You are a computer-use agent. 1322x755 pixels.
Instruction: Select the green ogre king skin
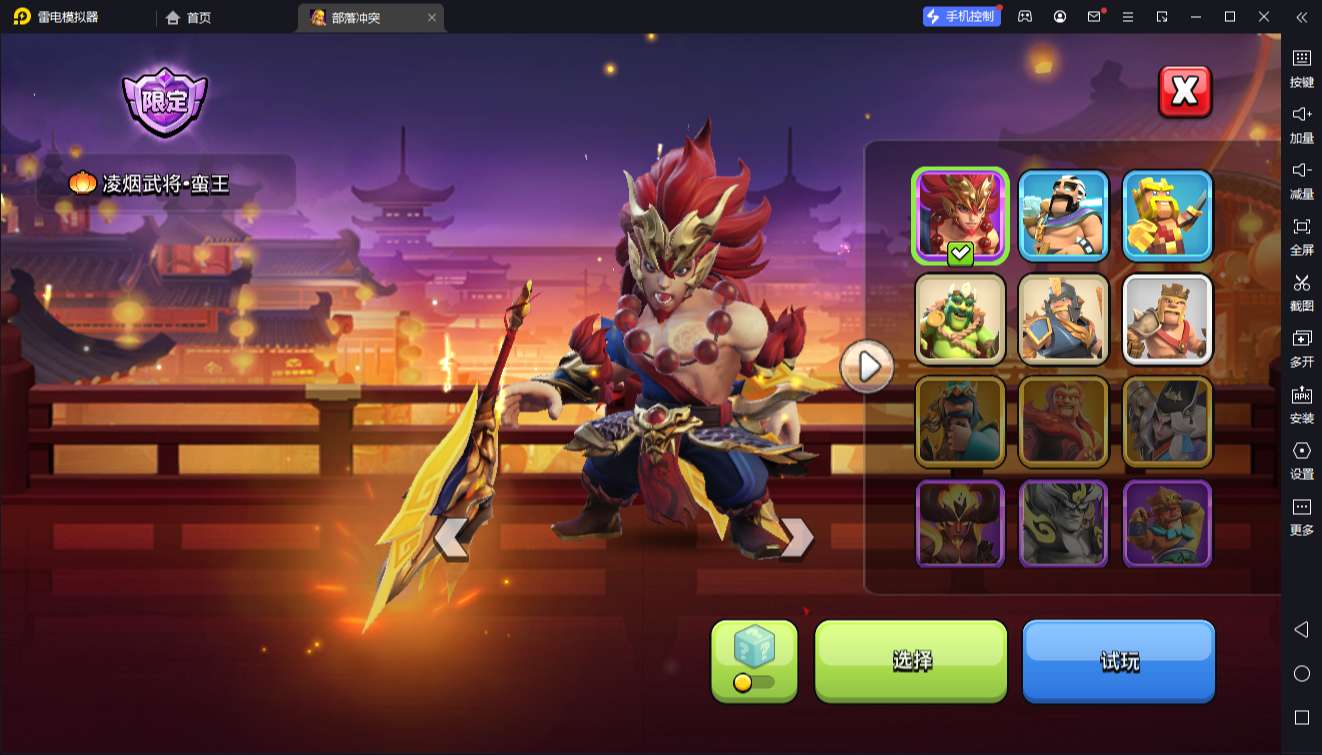960,319
